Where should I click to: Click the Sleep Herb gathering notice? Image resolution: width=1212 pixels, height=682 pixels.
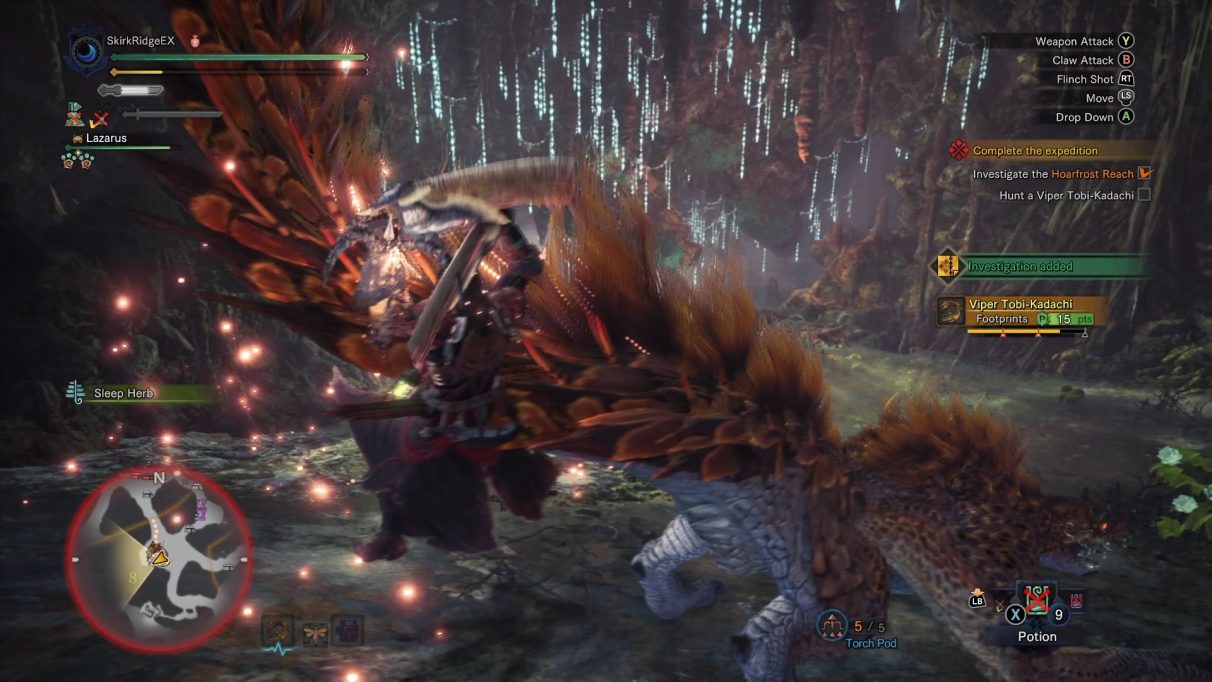[122, 393]
